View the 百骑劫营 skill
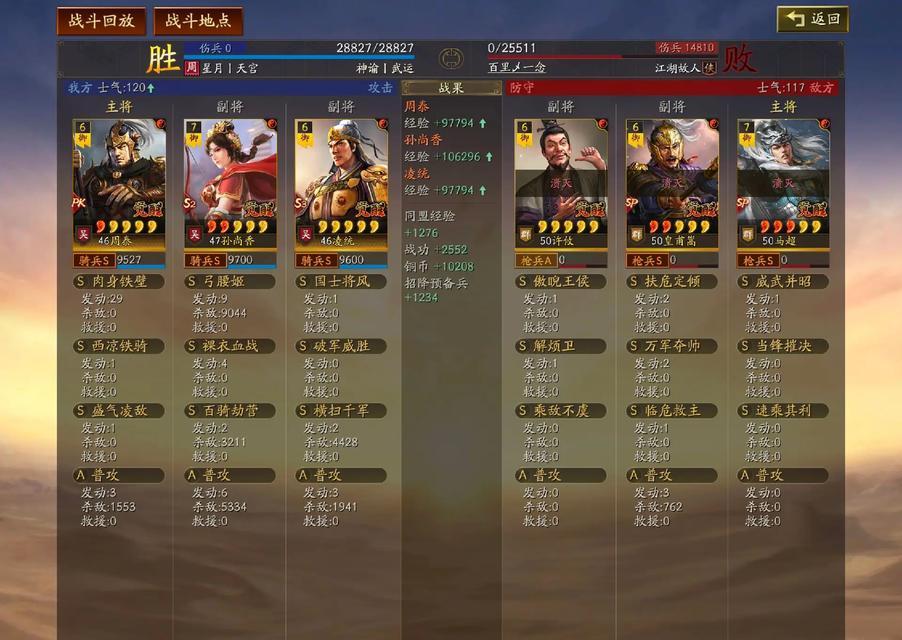 point(230,411)
